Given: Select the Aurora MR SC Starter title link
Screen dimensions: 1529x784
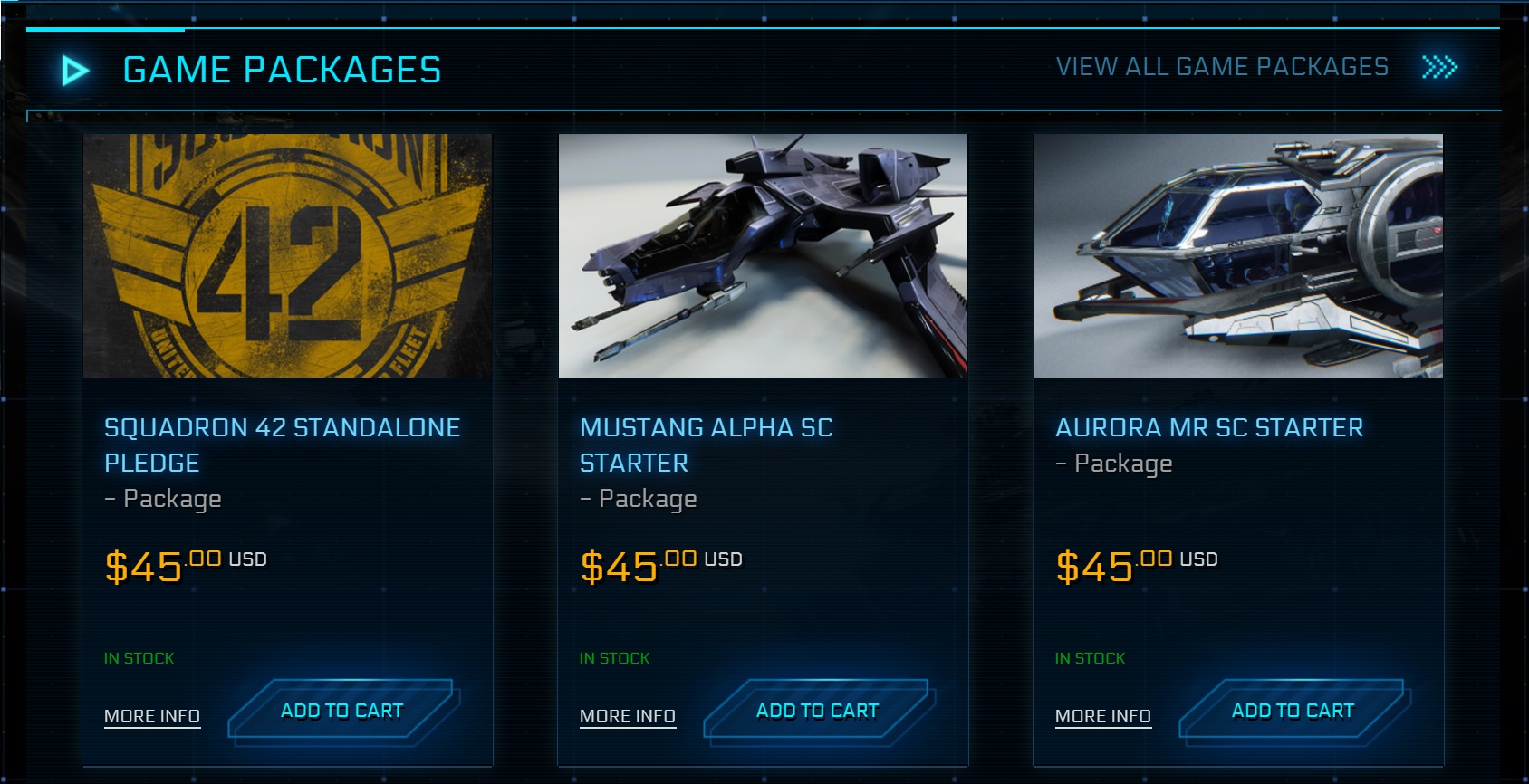Looking at the screenshot, I should (x=1209, y=427).
